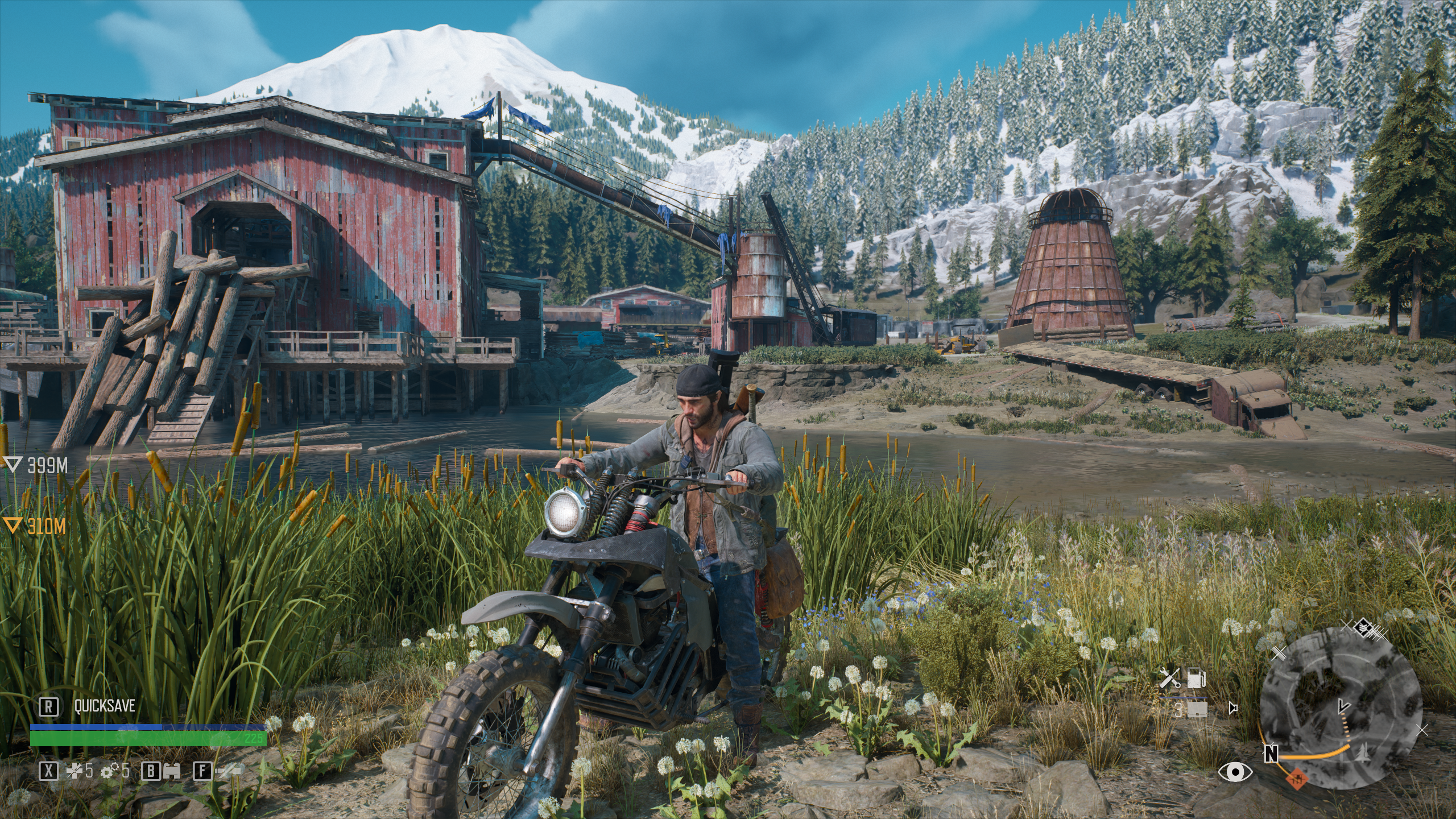The image size is (1456, 819).
Task: Toggle the survival vision eye icon
Action: 1235,771
